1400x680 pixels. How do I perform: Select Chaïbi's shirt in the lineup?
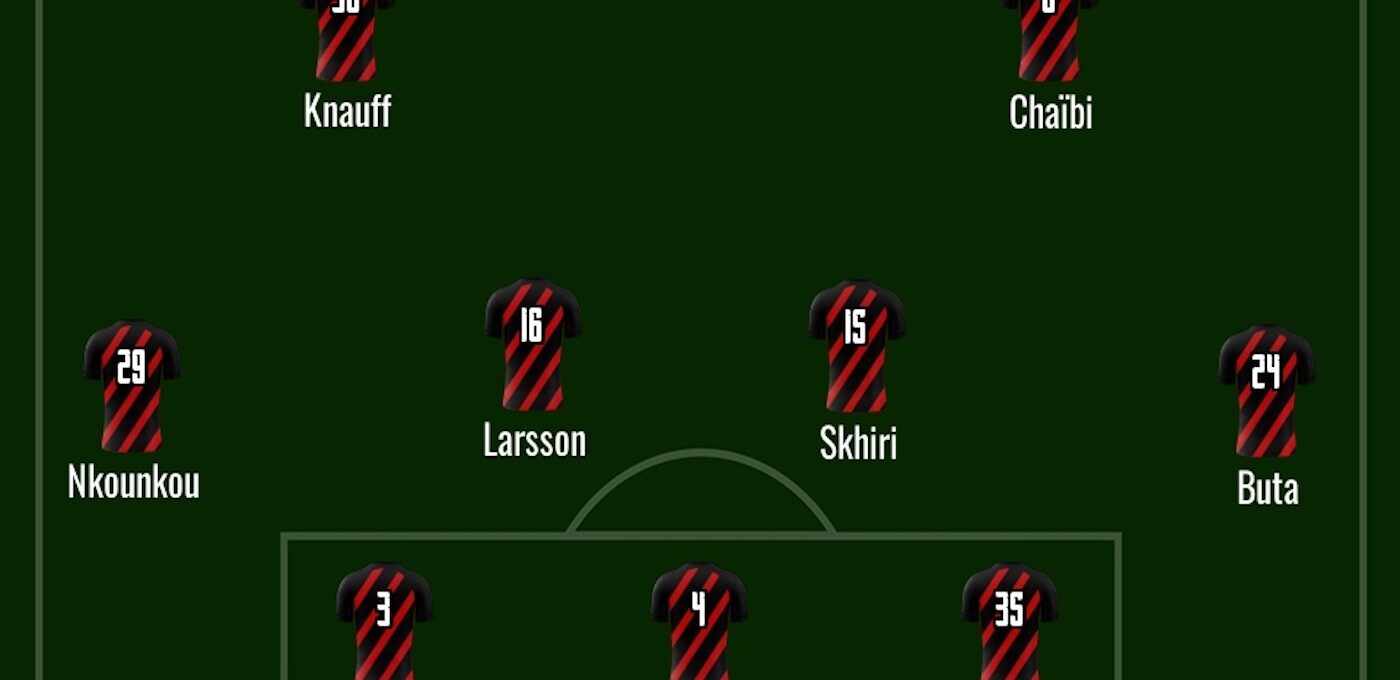(1050, 40)
